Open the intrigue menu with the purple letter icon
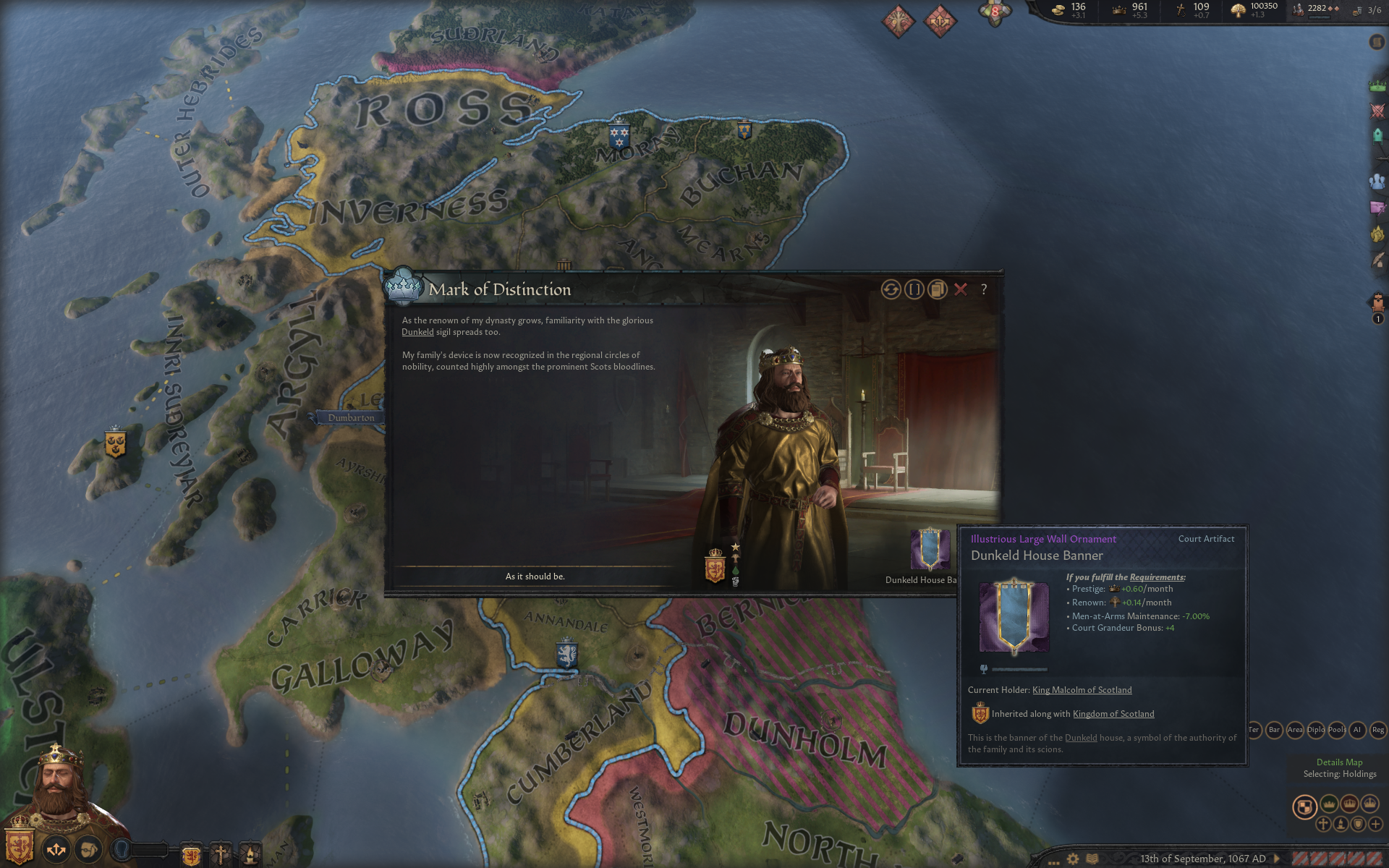 pyautogui.click(x=1377, y=208)
